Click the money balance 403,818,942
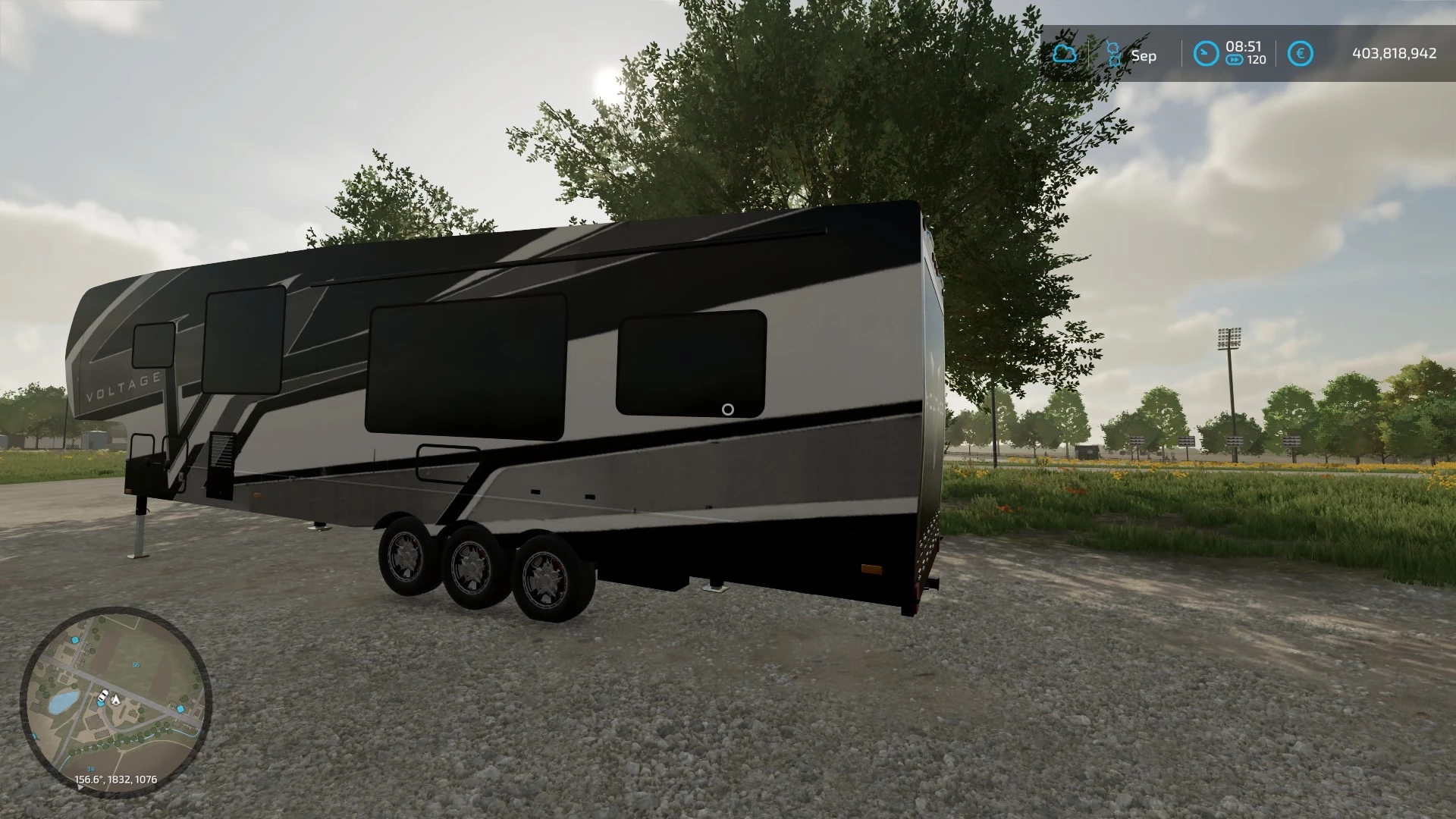This screenshot has height=819, width=1456. coord(1395,53)
